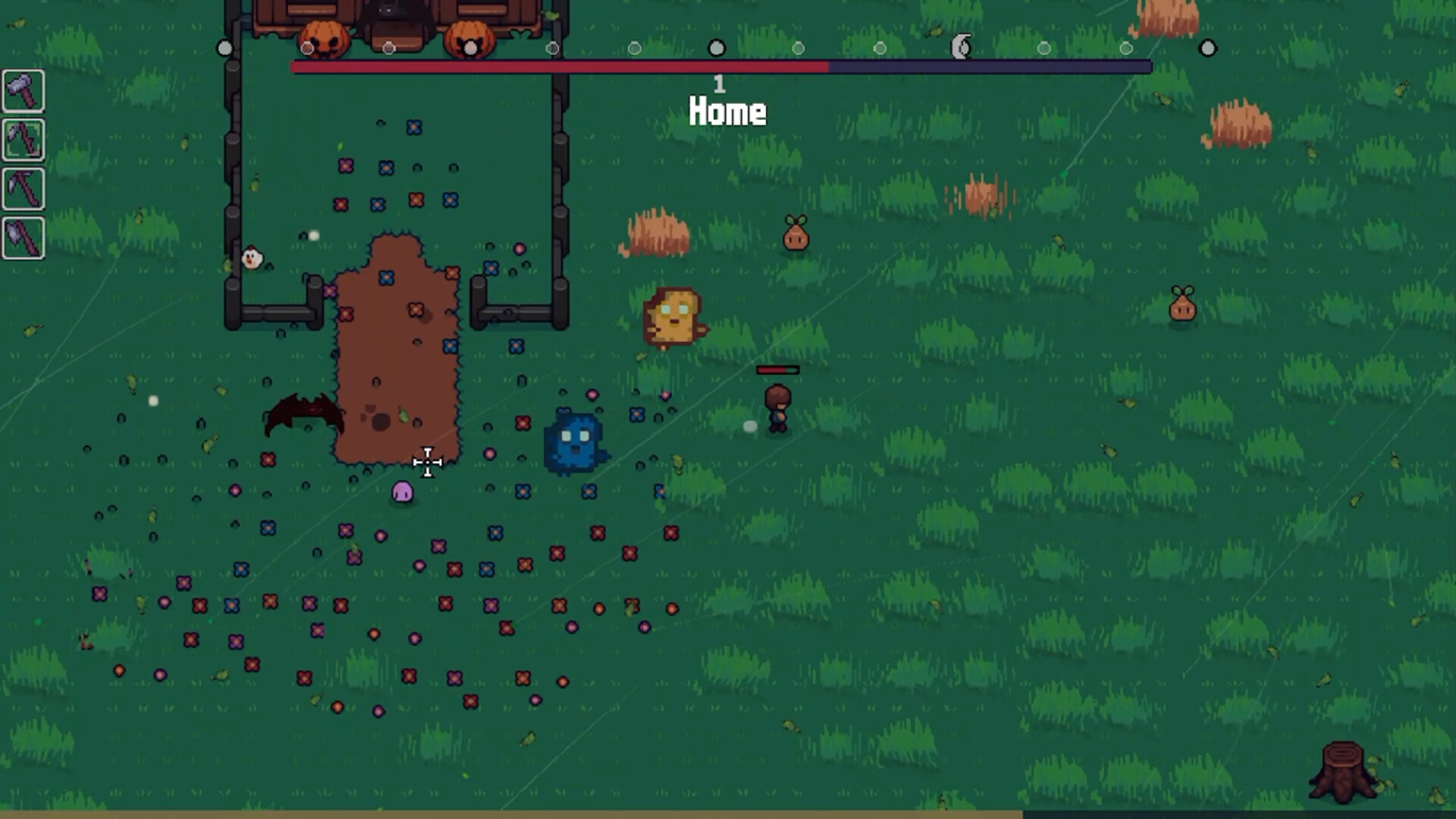Screen dimensions: 1456x819
Task: Click the wave number 1 above Home
Action: tap(718, 83)
